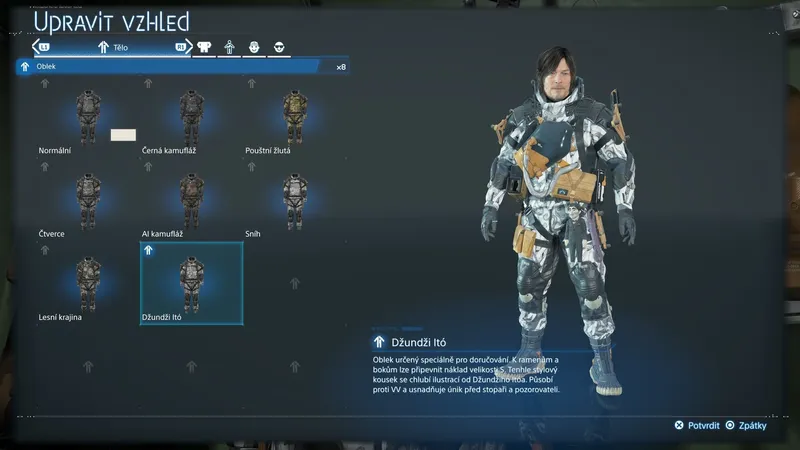Open the torso clothing icon tab

(204, 47)
